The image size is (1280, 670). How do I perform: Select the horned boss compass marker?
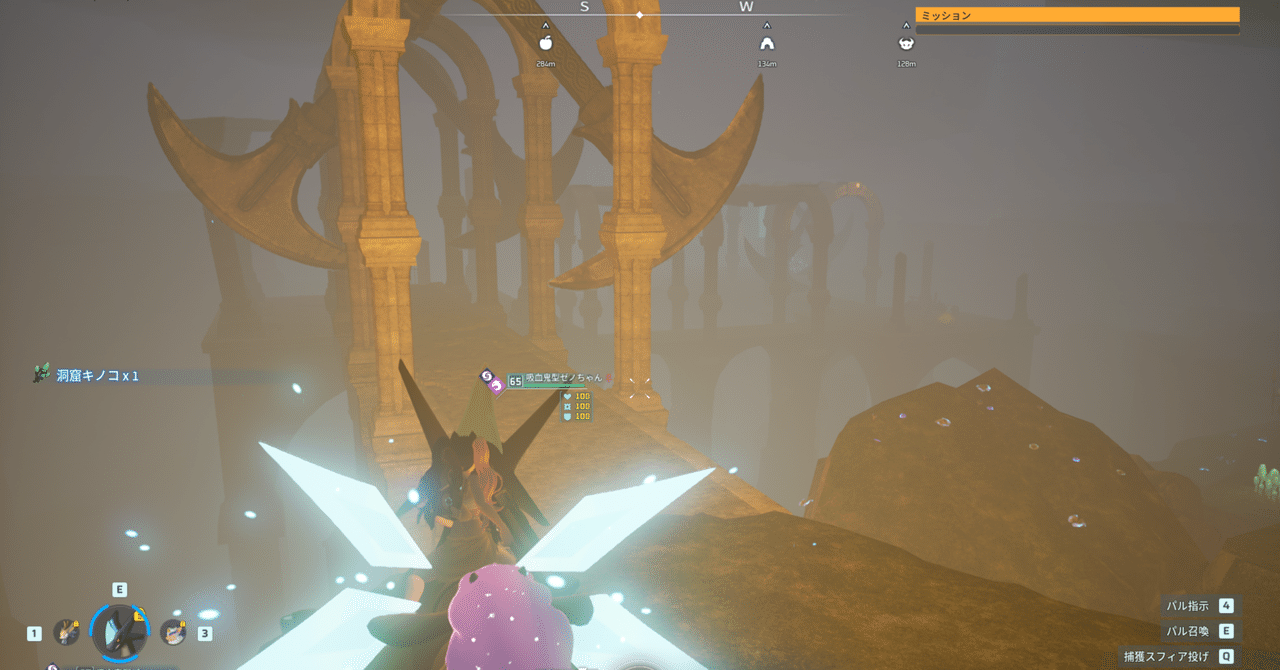906,43
